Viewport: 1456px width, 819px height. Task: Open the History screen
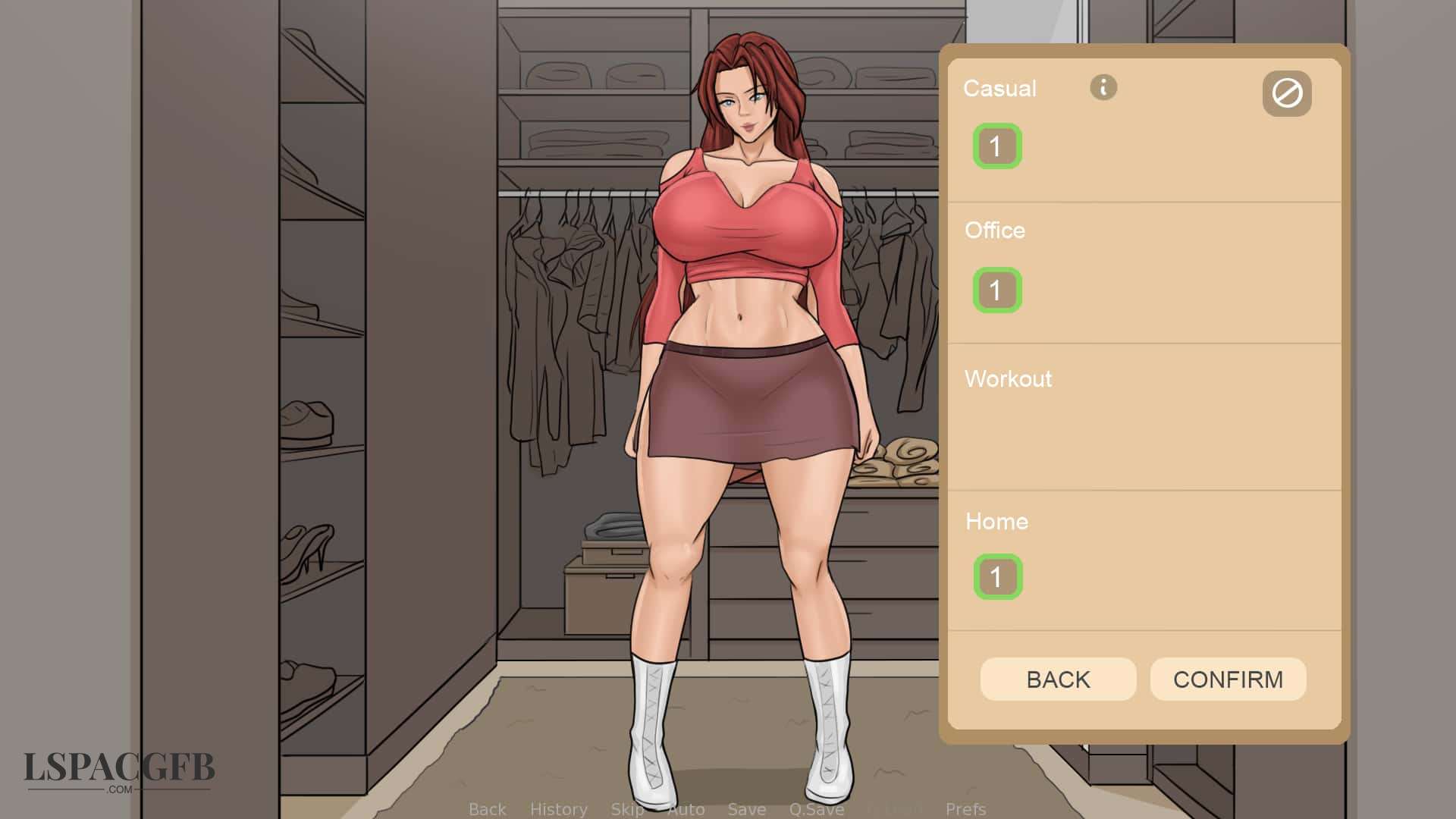pos(559,809)
